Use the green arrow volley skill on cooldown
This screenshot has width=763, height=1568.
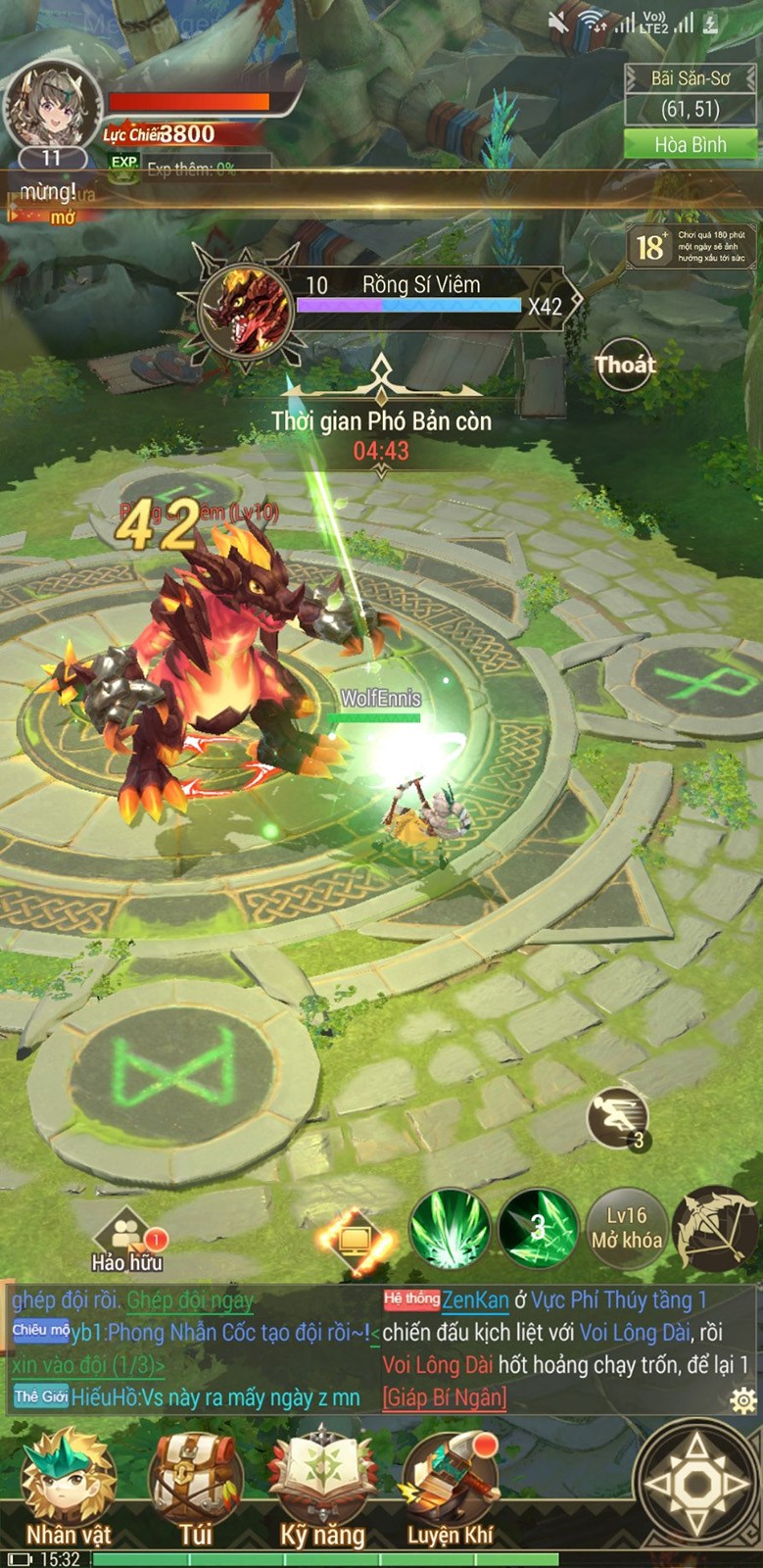(x=538, y=1229)
